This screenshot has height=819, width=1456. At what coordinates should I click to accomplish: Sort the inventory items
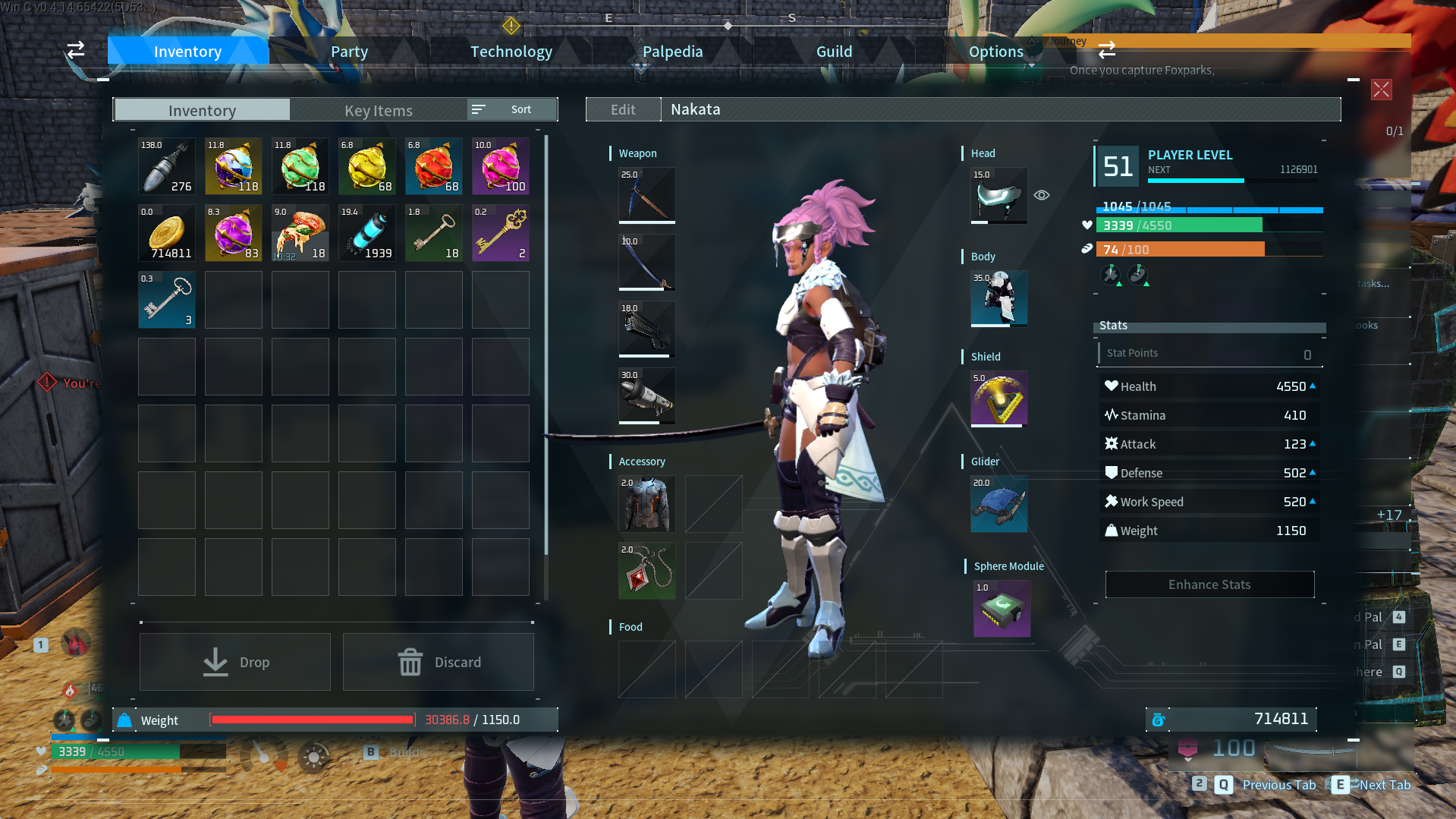(512, 109)
